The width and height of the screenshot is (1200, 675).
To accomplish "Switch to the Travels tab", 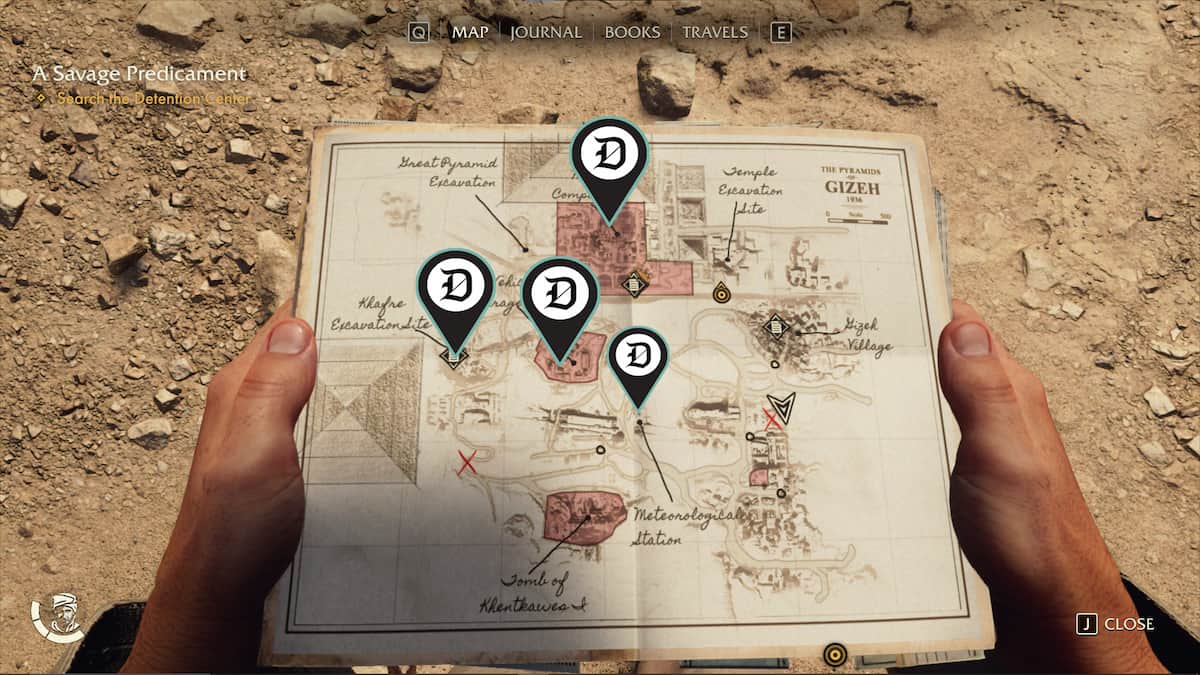I will [x=714, y=32].
